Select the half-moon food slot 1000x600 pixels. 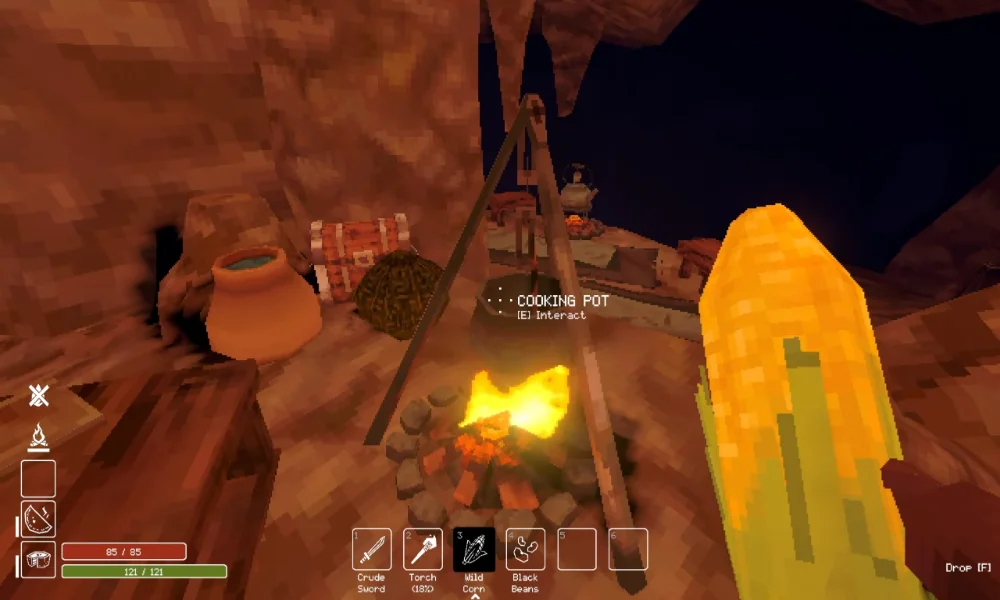click(39, 519)
